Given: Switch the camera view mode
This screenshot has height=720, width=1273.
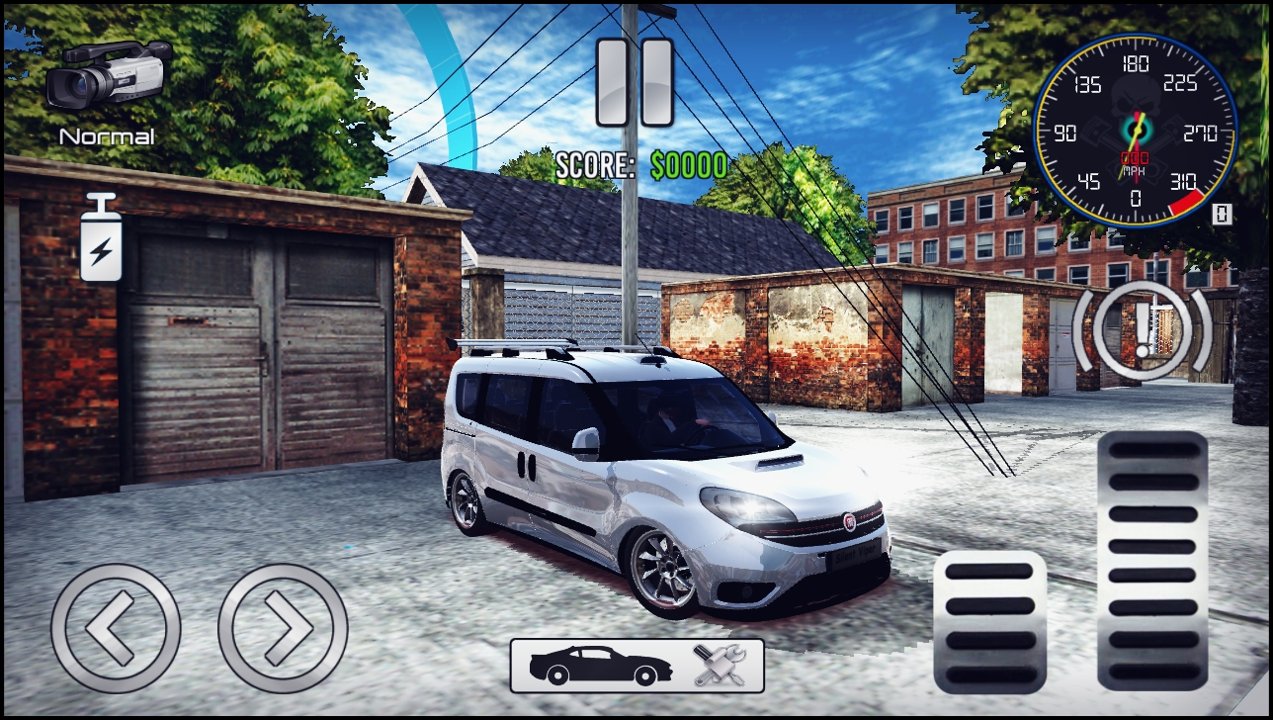Looking at the screenshot, I should click(x=108, y=78).
